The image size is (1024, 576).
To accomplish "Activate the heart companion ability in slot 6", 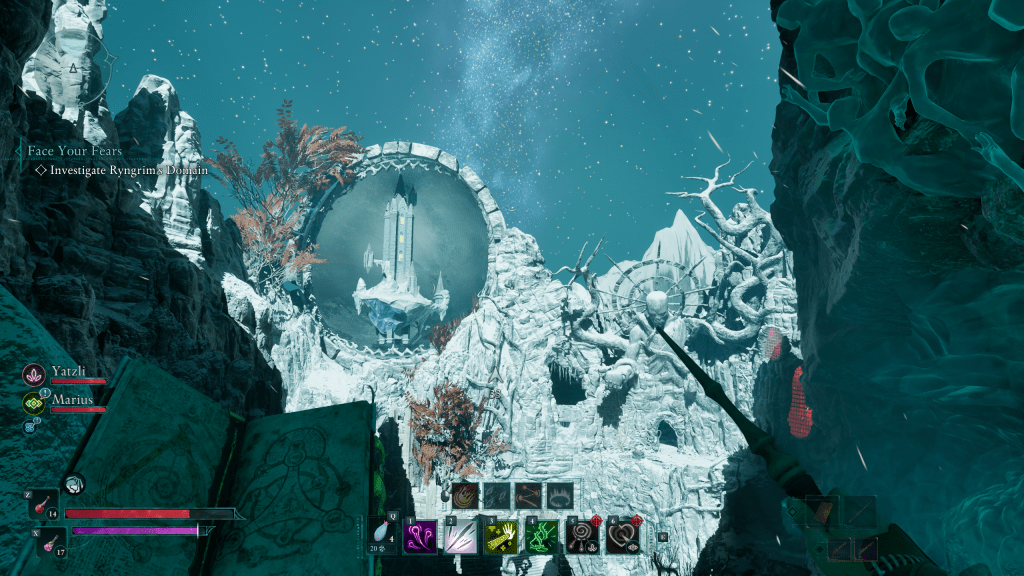I will coord(622,537).
